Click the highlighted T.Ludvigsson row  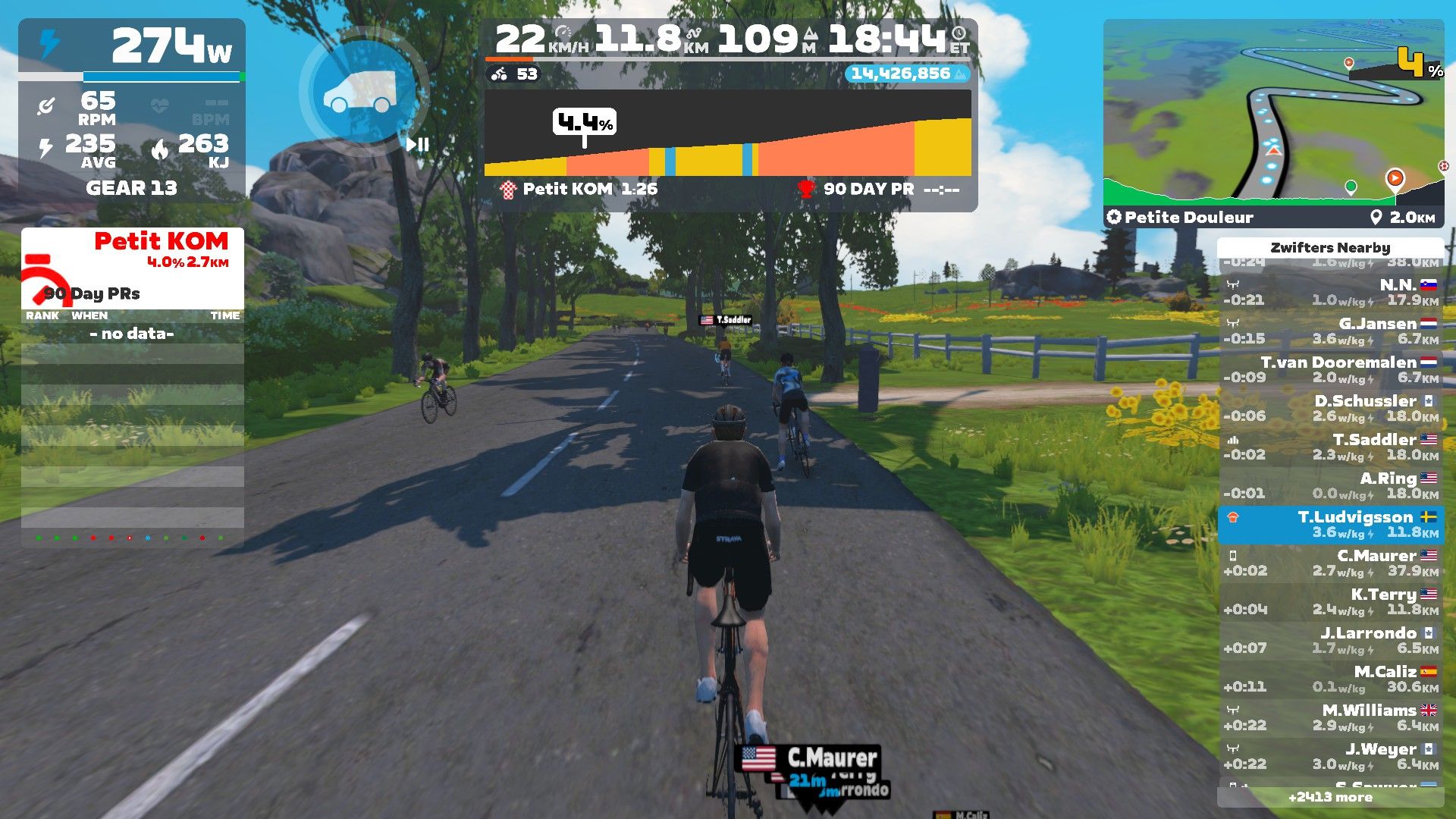1331,524
